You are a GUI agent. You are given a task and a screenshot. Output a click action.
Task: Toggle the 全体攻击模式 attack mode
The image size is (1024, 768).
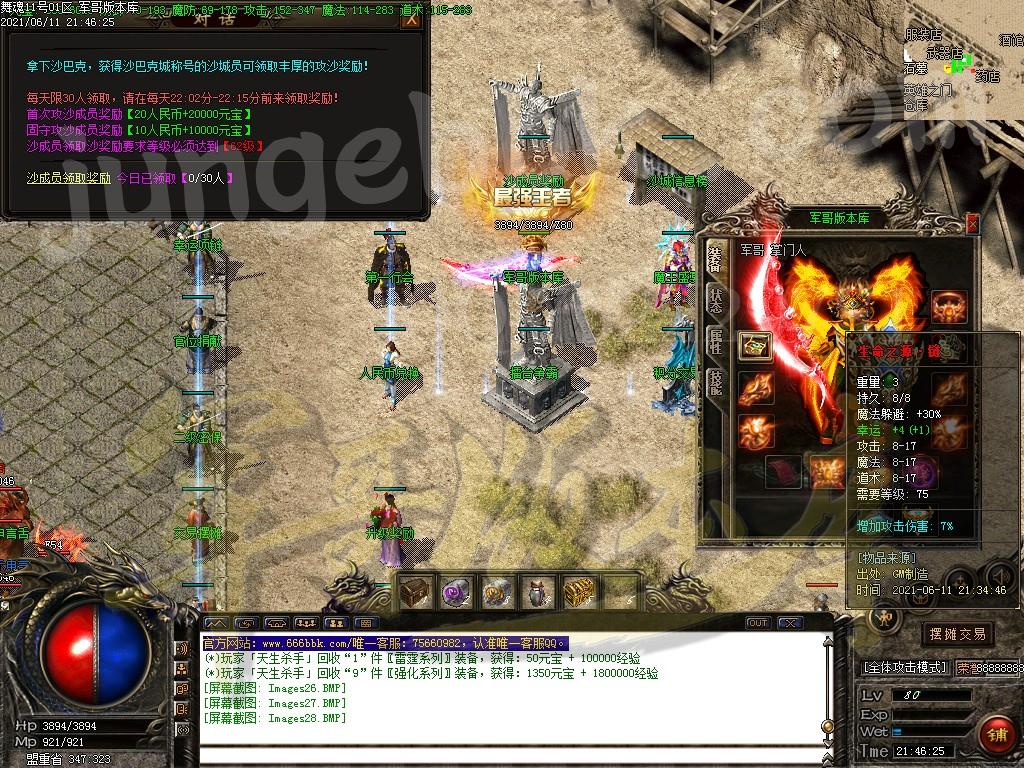click(x=904, y=667)
